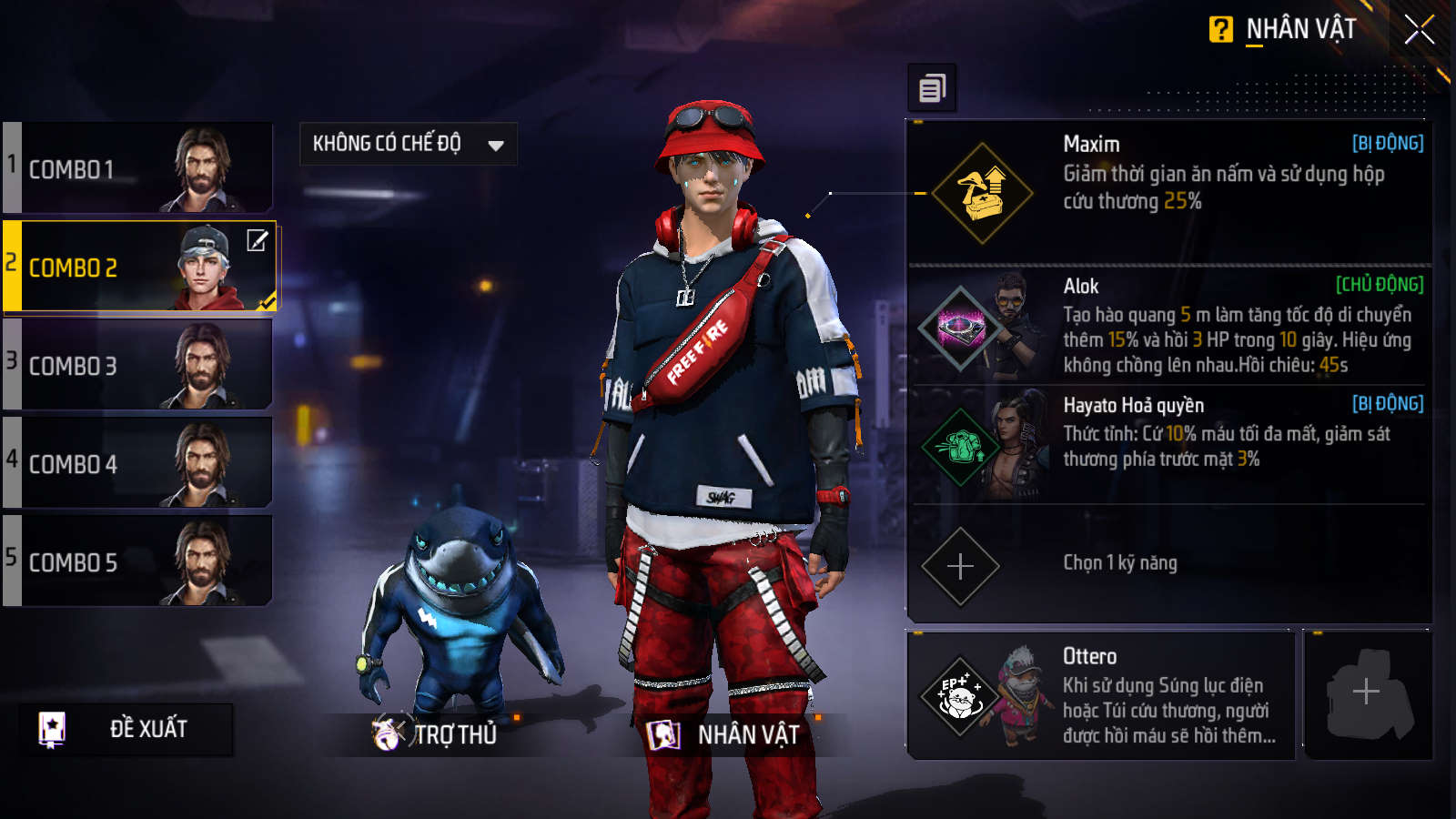The height and width of the screenshot is (819, 1456).
Task: Open the Không Có Chế Độ dropdown
Action: (408, 144)
